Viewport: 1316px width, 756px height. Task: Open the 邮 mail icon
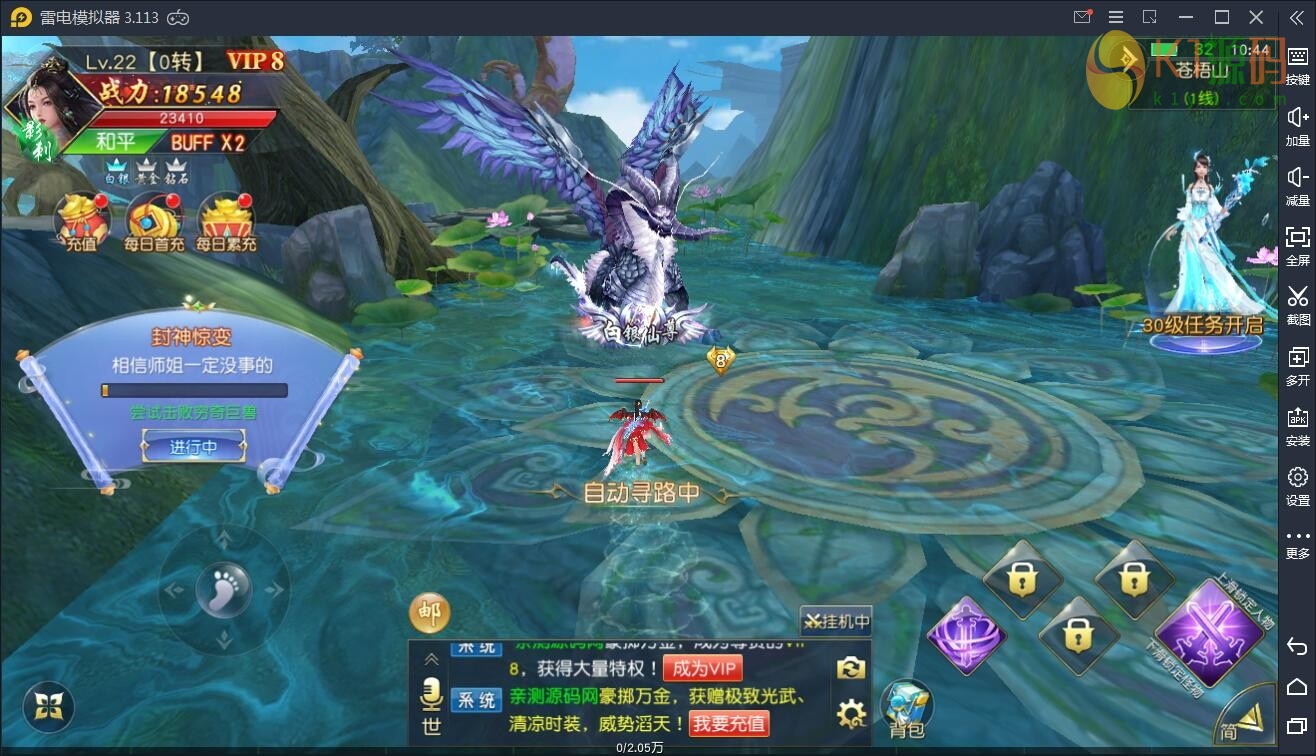[429, 613]
